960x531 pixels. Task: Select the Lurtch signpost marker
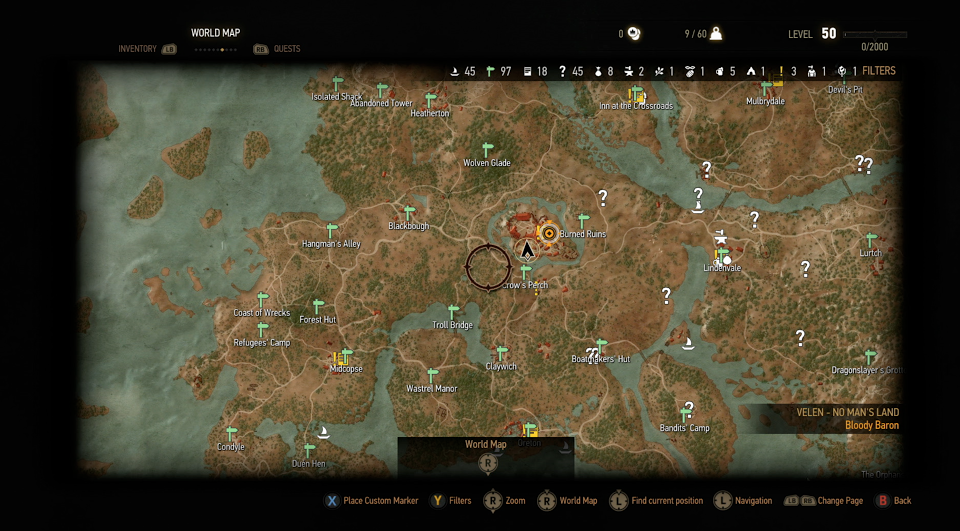click(871, 240)
